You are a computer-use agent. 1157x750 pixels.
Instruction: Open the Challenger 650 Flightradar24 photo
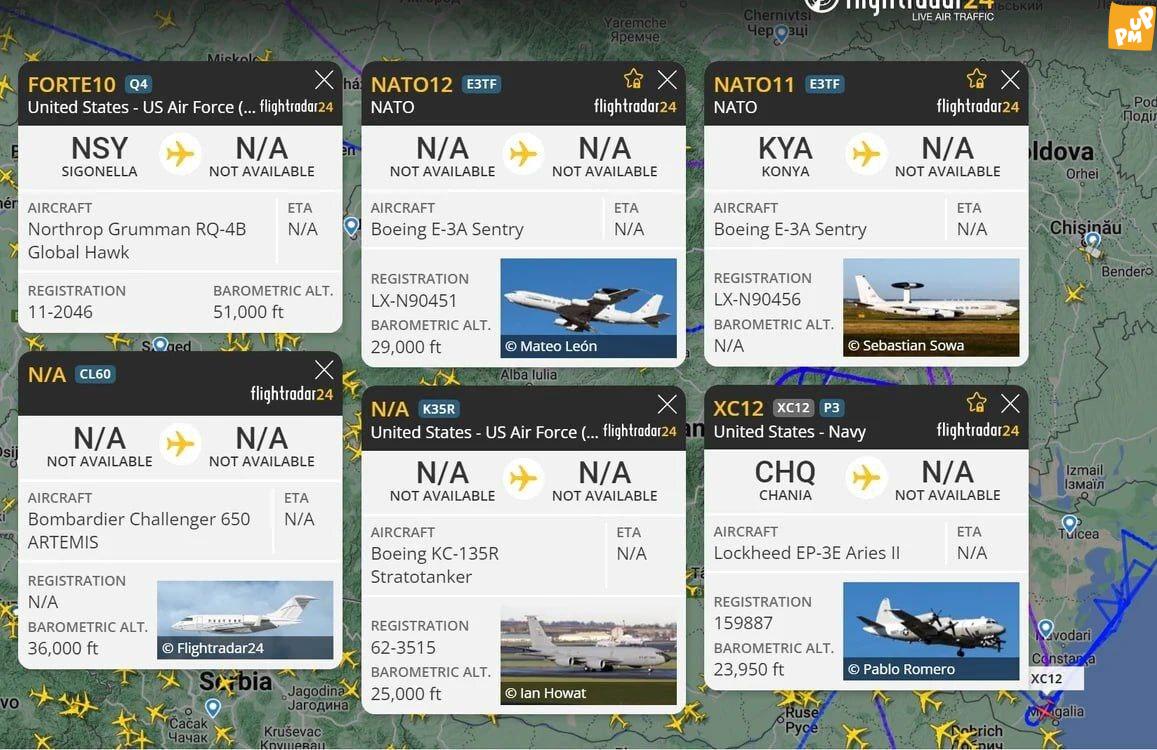coord(245,620)
